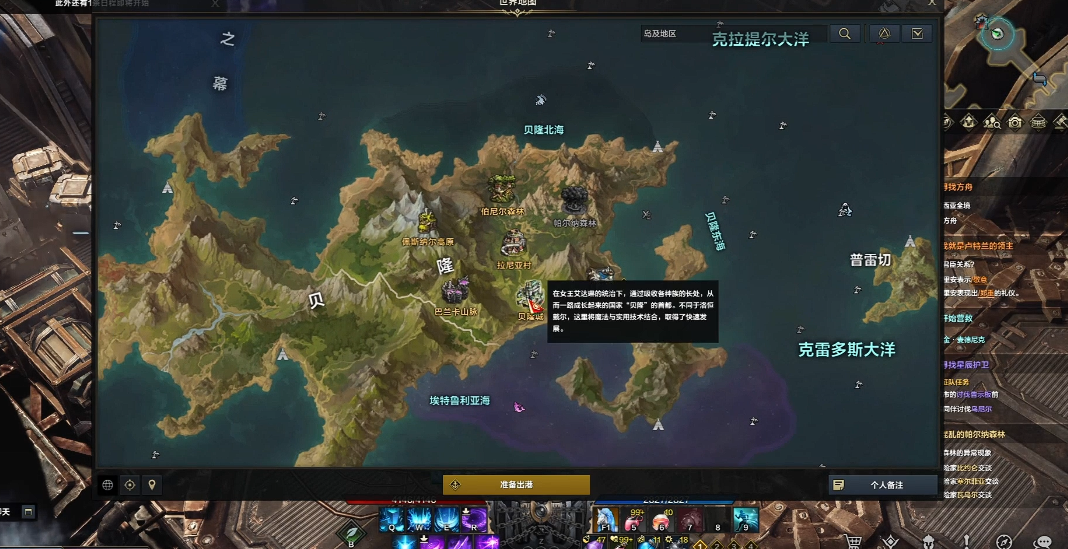Close the world map window
Viewport: 1068px width, 549px height.
click(932, 4)
